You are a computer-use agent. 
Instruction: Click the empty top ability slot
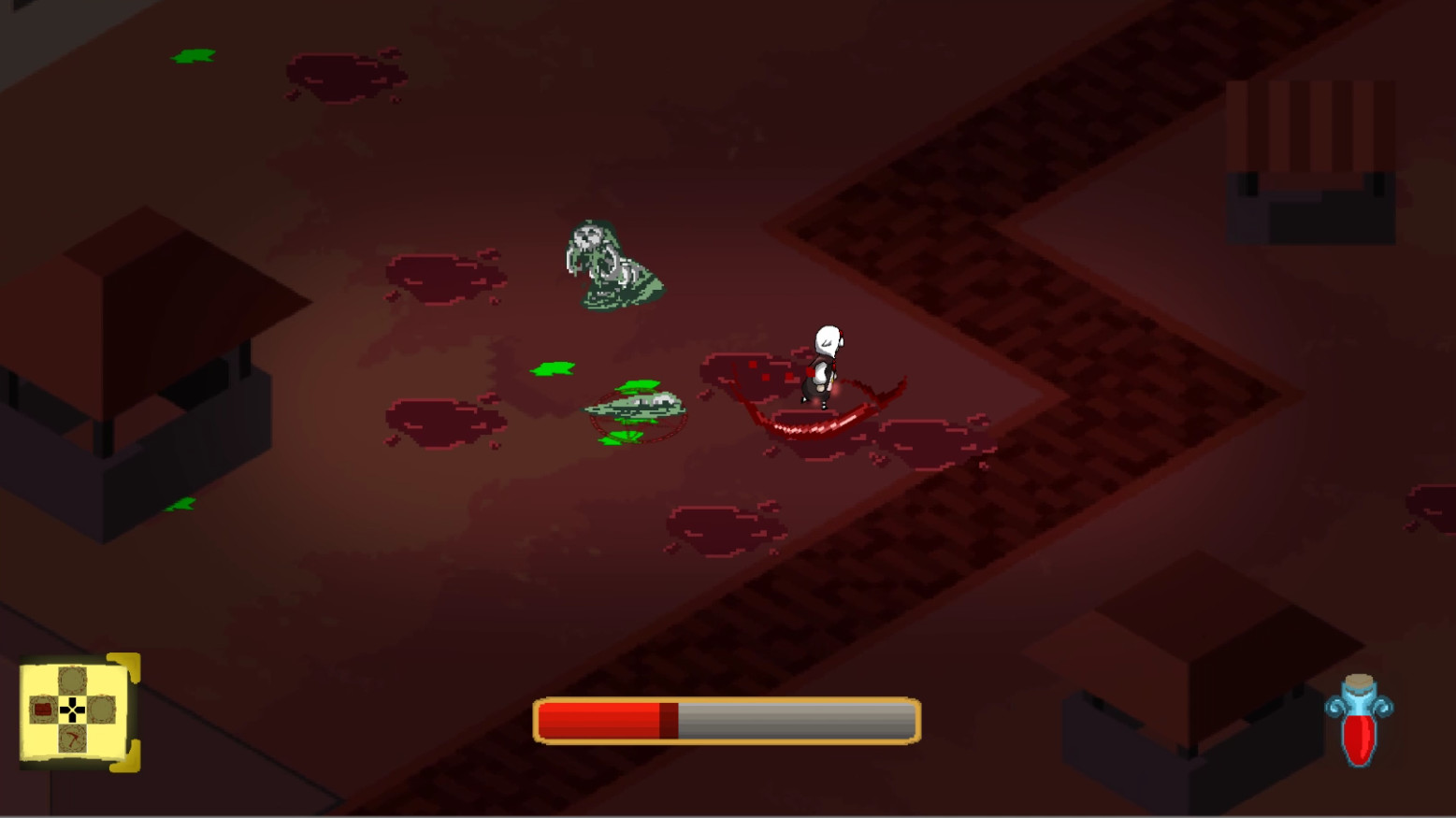(72, 679)
